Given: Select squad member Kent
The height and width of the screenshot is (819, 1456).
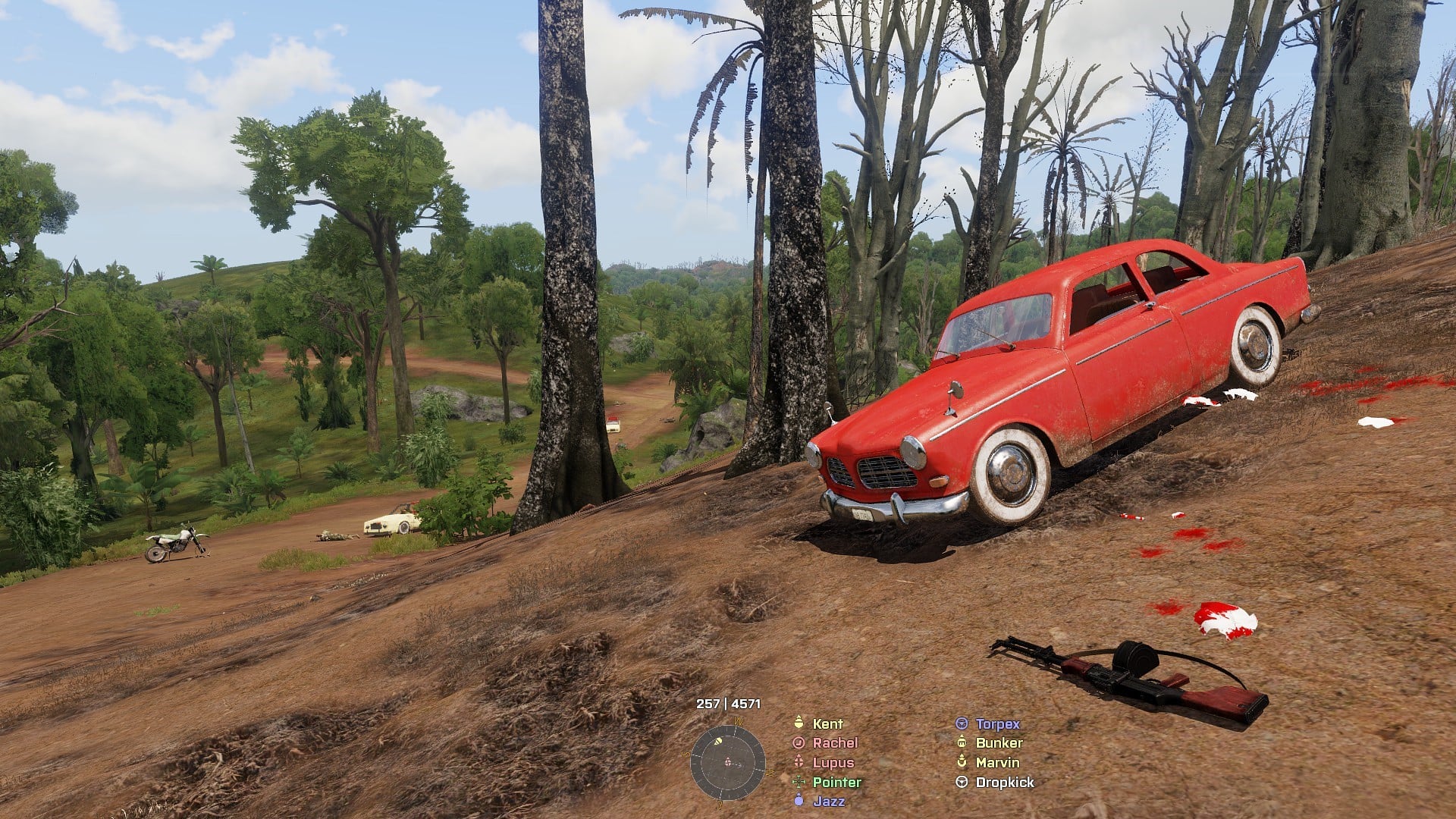Looking at the screenshot, I should pos(827,723).
